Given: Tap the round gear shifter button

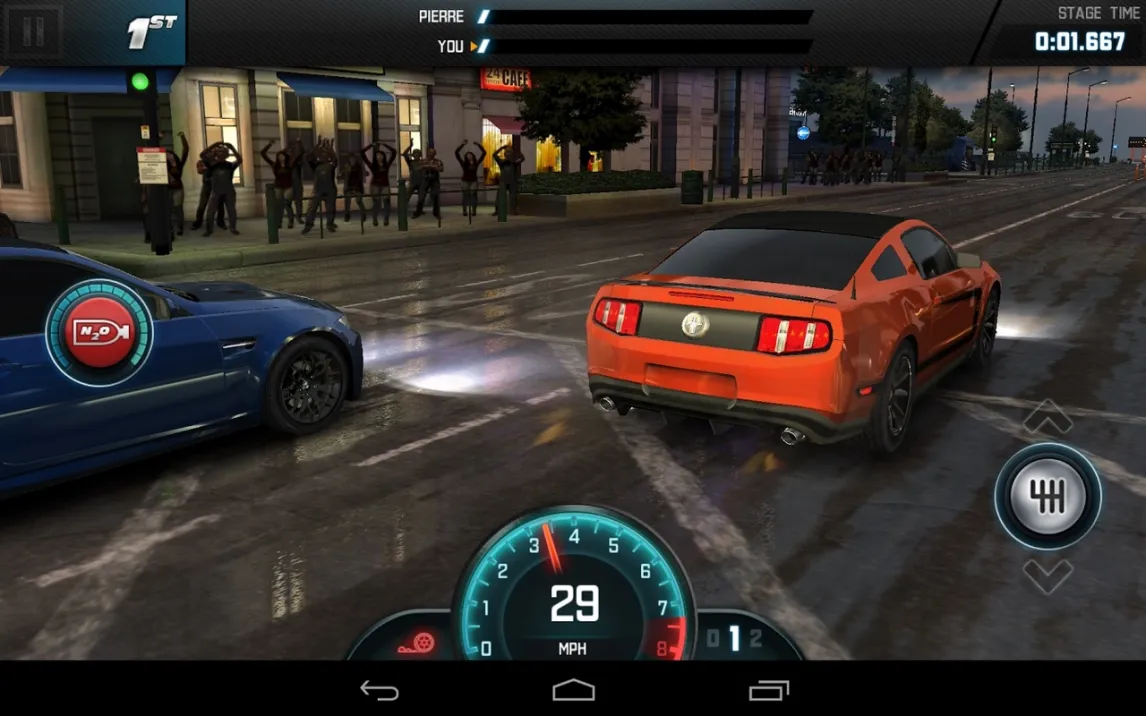Looking at the screenshot, I should [1047, 497].
